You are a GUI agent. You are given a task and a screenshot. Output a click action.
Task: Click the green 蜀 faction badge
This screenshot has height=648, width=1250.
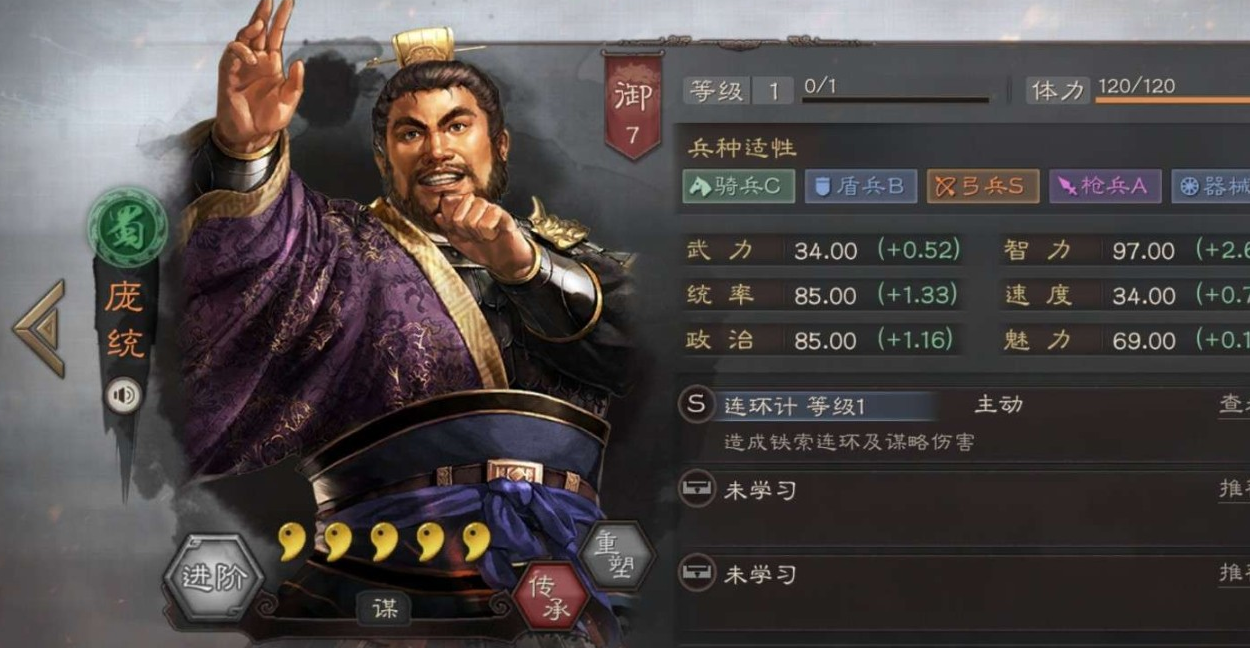(127, 227)
